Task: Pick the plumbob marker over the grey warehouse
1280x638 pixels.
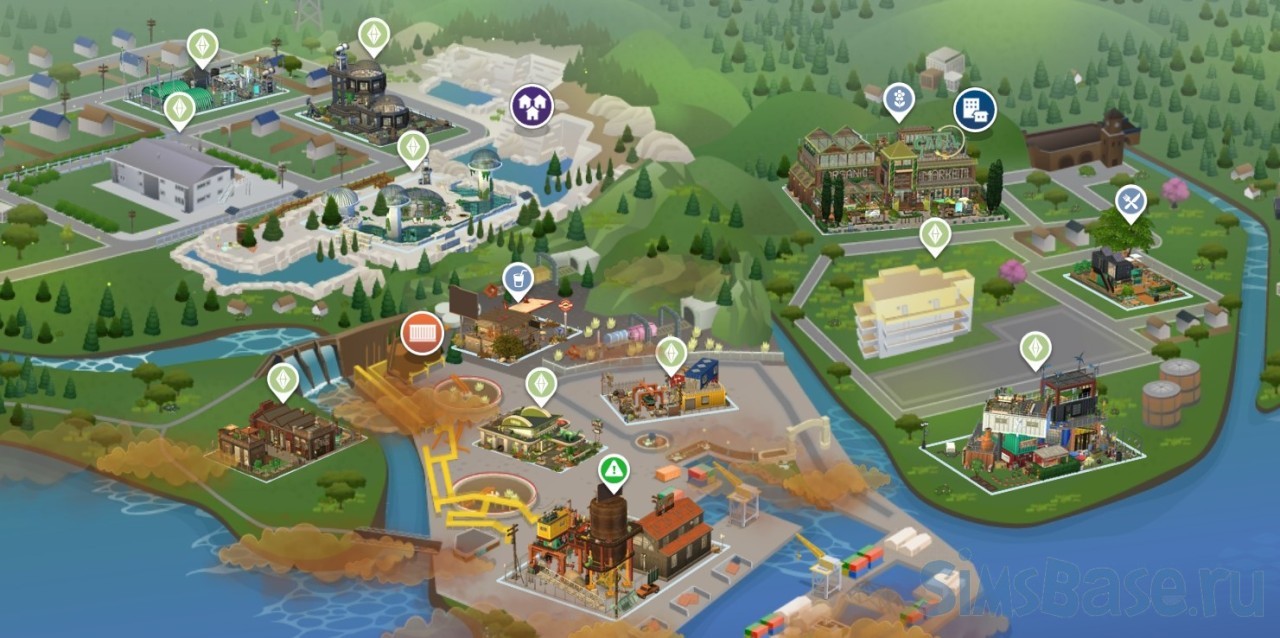Action: click(x=179, y=109)
